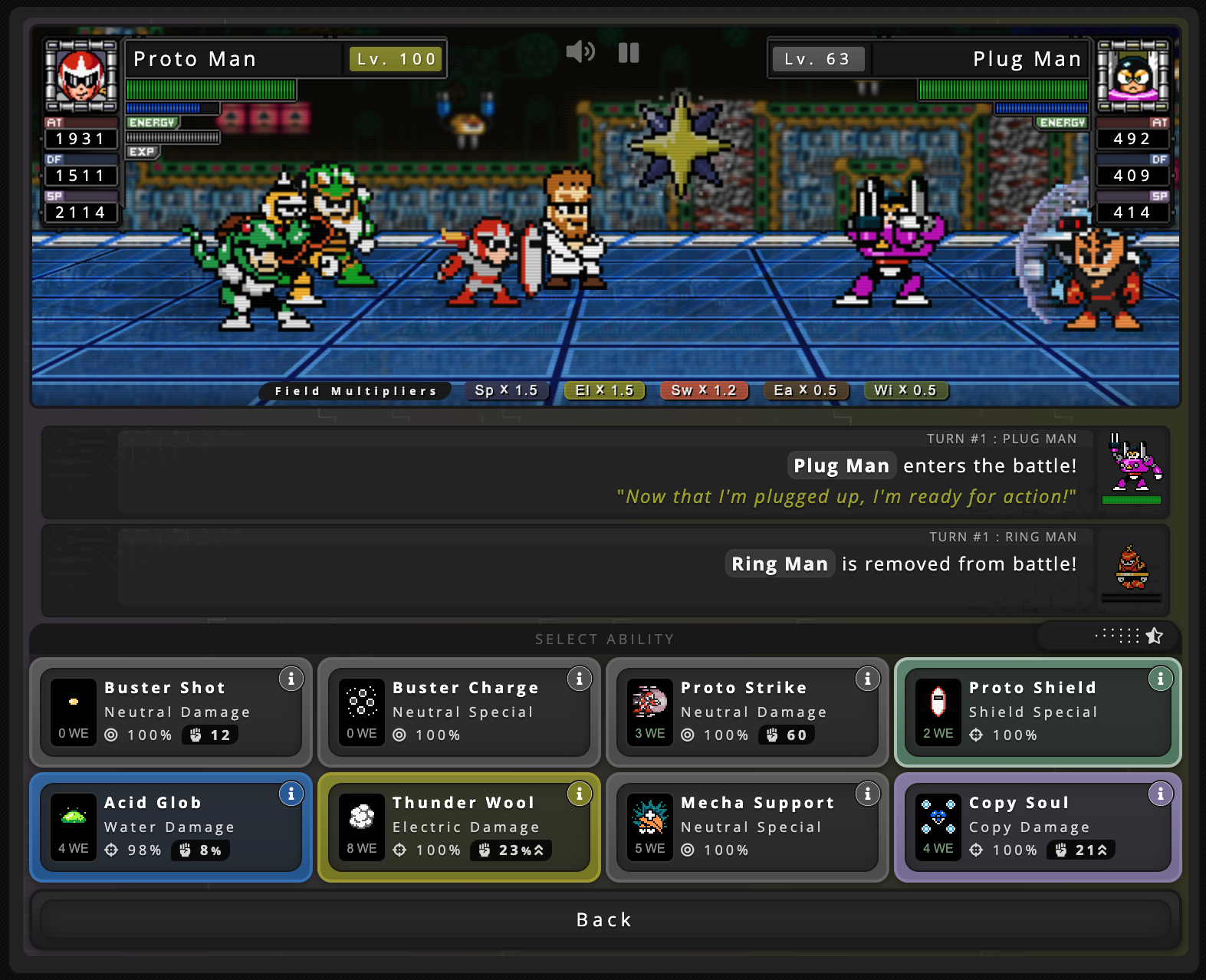View info for the Copy Soul ability

tap(1161, 794)
